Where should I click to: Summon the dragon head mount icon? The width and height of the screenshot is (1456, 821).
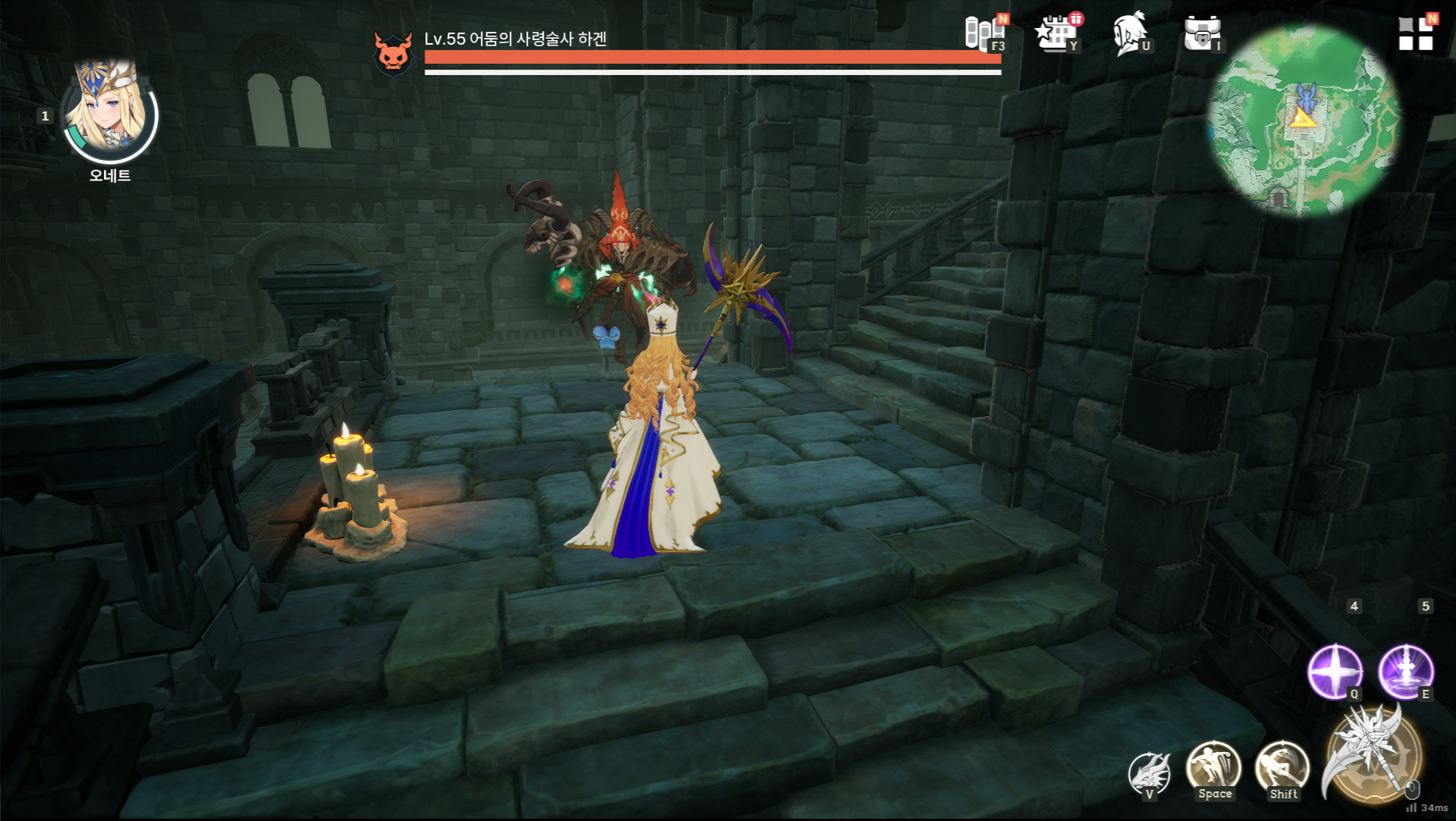(x=1148, y=773)
